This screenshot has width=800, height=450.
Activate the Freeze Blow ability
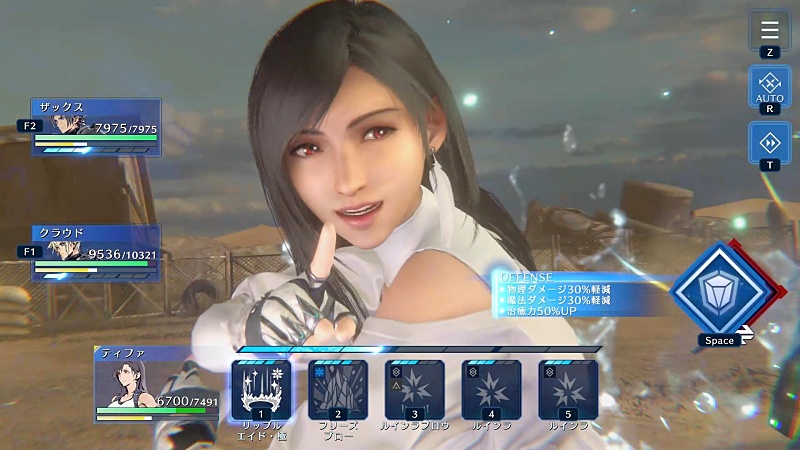[338, 389]
